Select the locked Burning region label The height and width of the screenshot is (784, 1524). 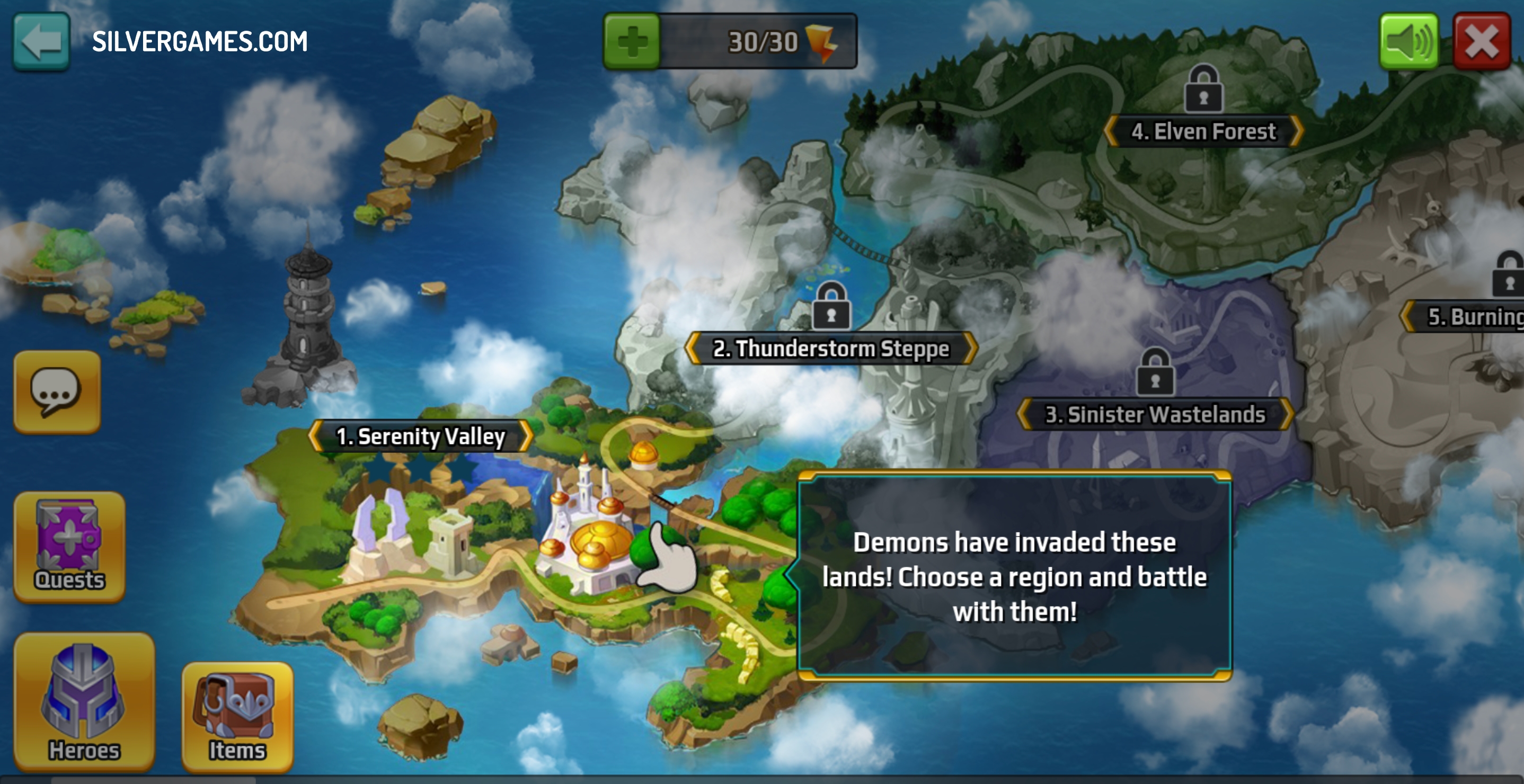(x=1473, y=317)
